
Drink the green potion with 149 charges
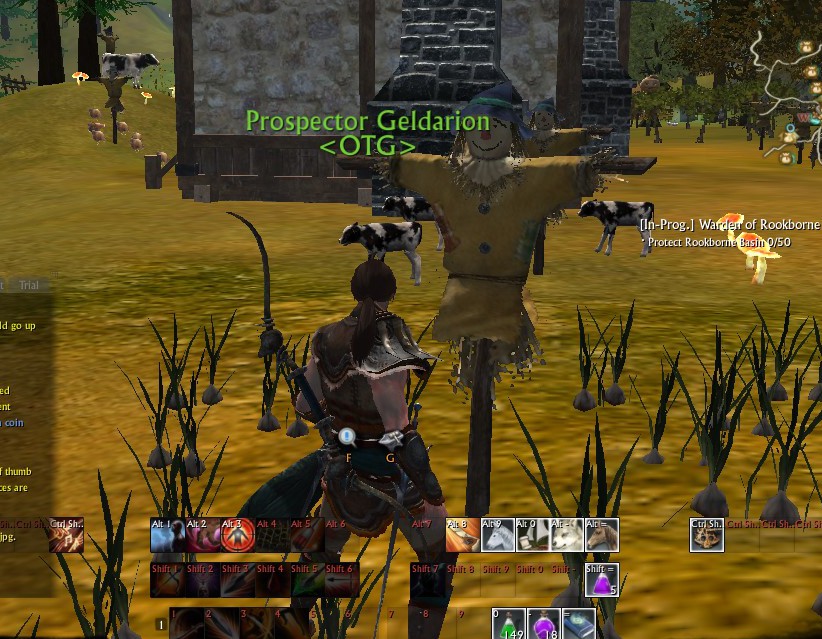(x=509, y=624)
